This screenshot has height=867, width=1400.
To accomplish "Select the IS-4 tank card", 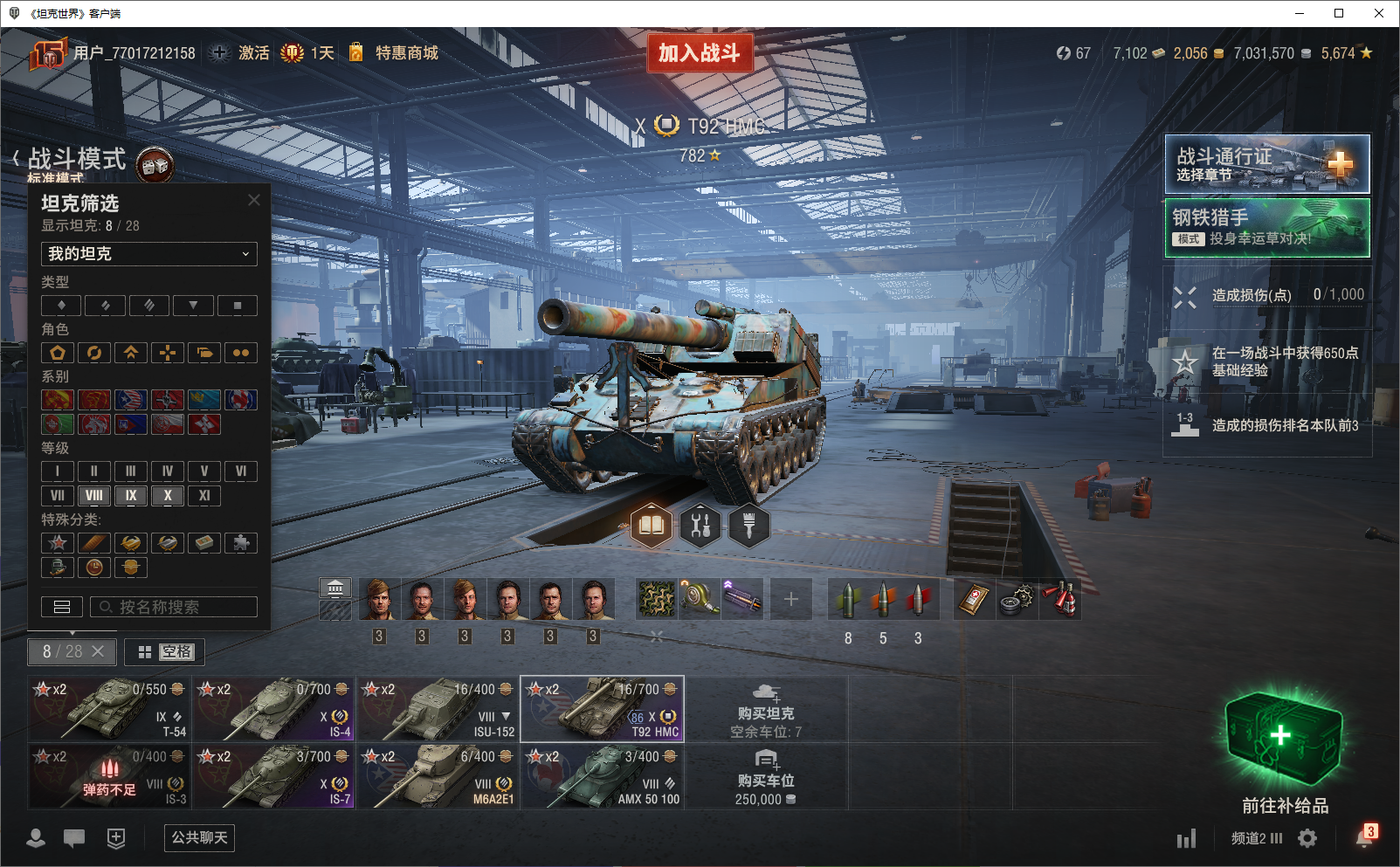I will tap(273, 708).
